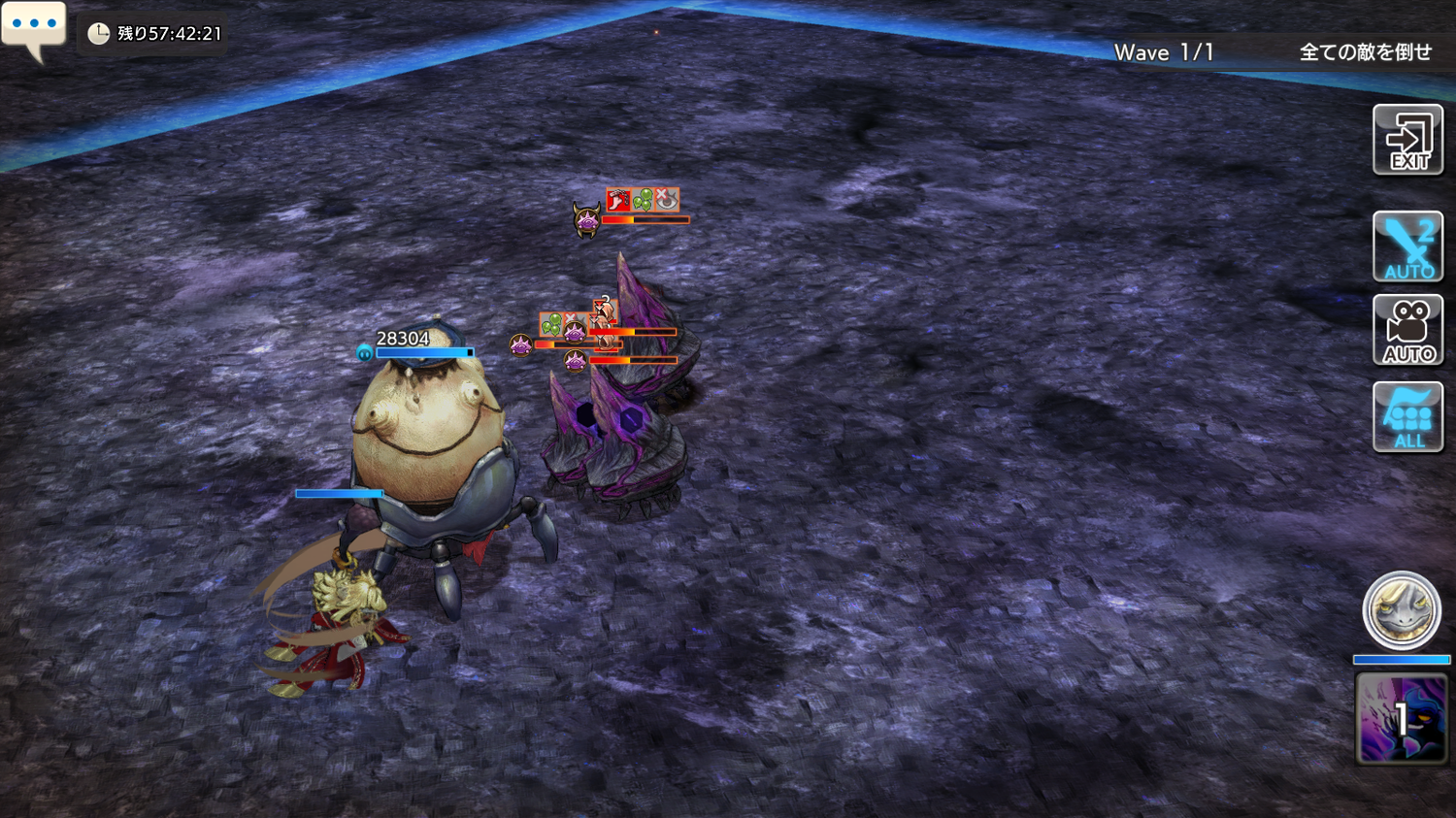
Task: Use the dark mage skill card
Action: 1401,719
